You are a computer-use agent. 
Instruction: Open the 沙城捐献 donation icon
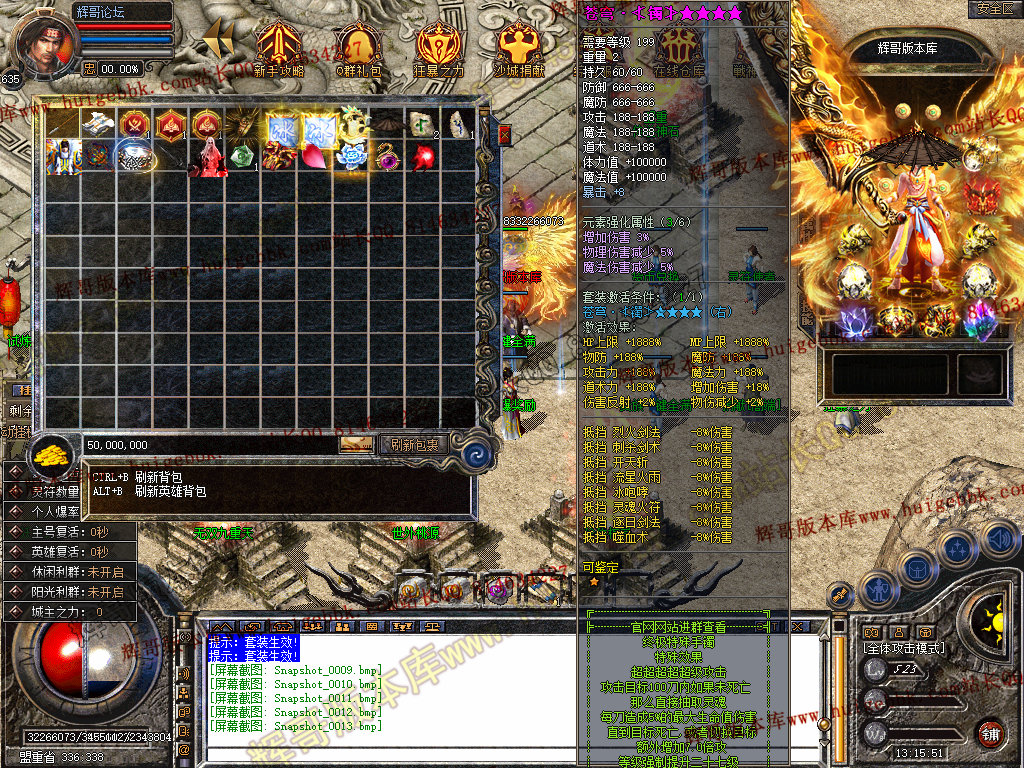519,48
